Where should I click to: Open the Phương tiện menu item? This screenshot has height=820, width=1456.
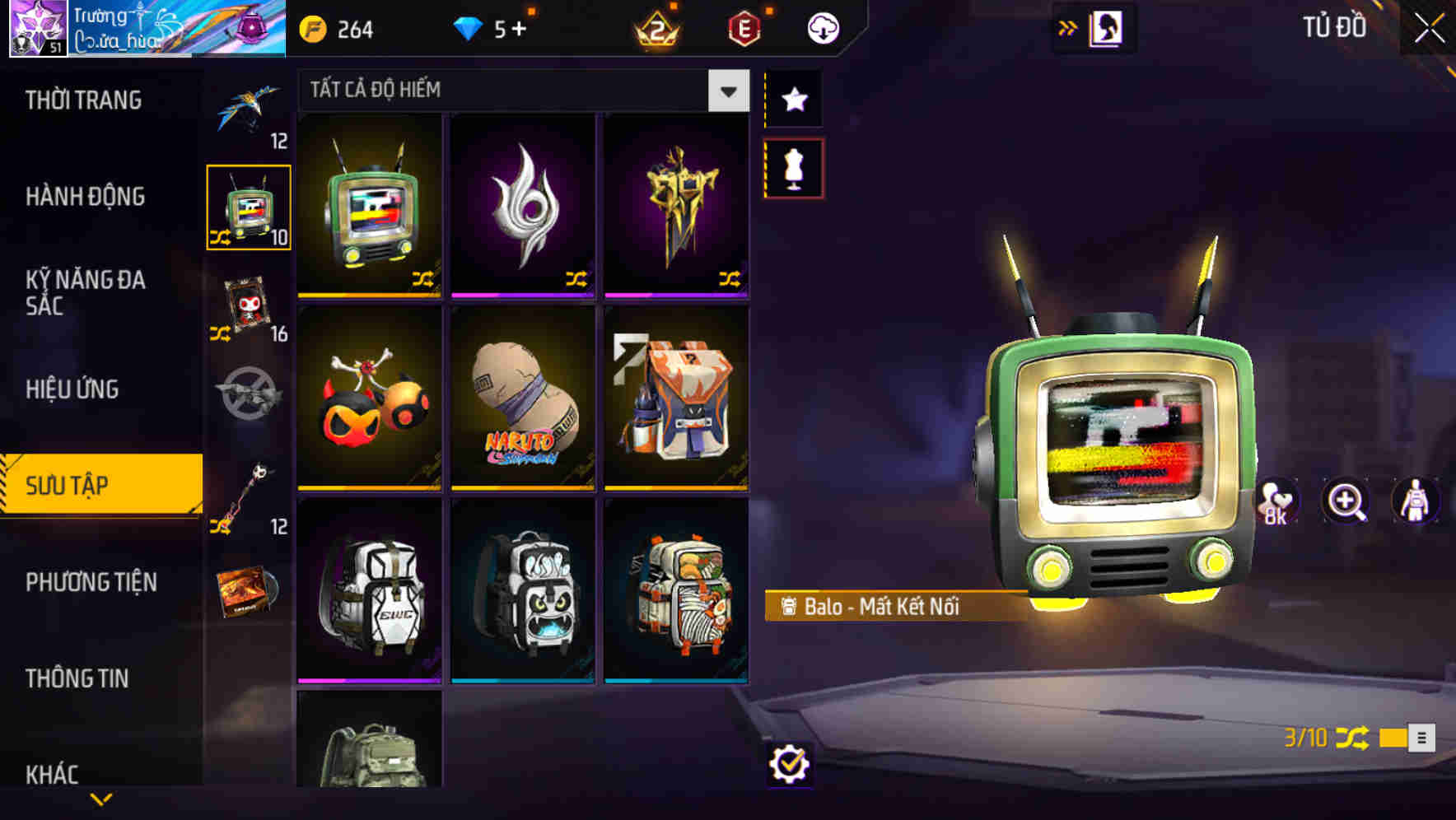click(89, 582)
